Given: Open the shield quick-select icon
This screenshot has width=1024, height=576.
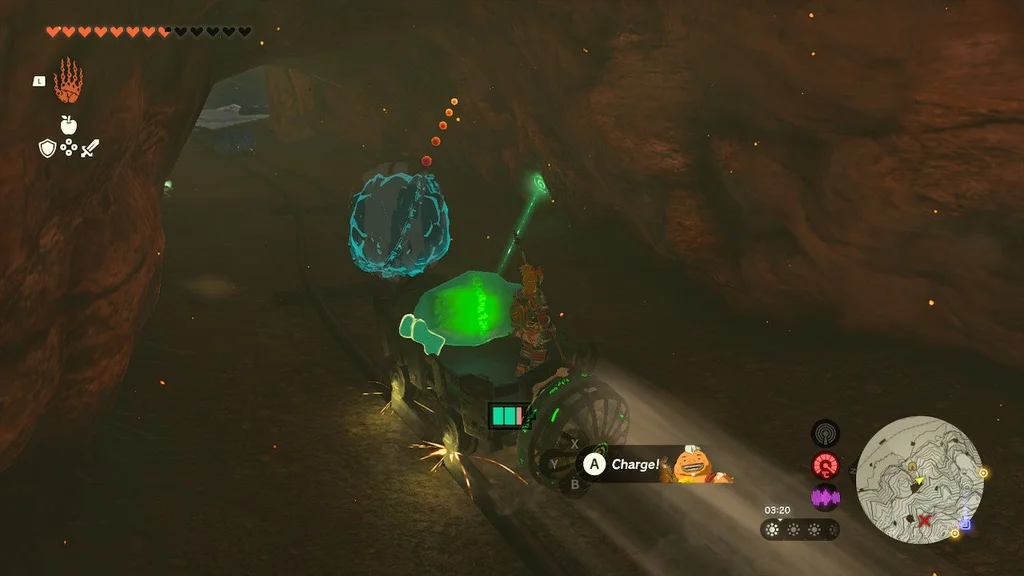Looking at the screenshot, I should click(x=47, y=149).
